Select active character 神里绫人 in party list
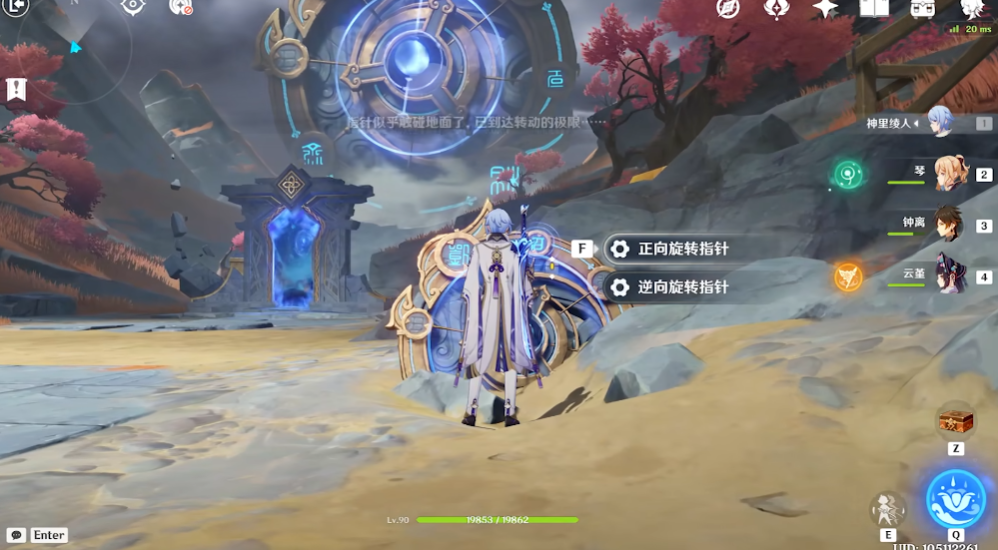 [x=940, y=123]
